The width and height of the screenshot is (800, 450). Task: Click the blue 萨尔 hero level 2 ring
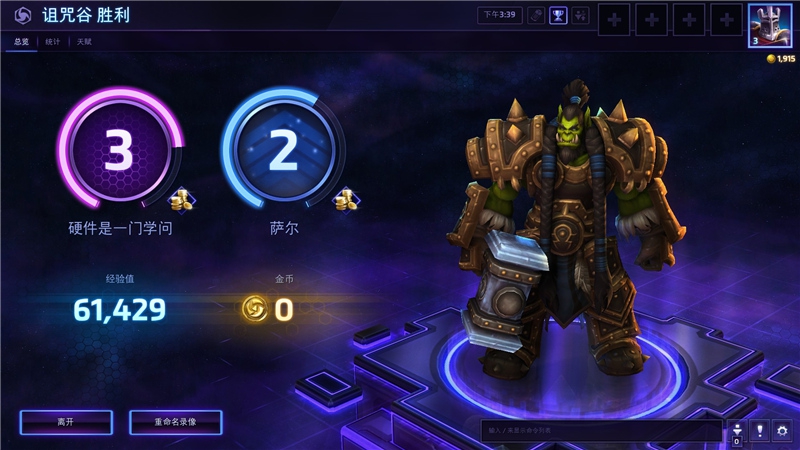tap(284, 150)
